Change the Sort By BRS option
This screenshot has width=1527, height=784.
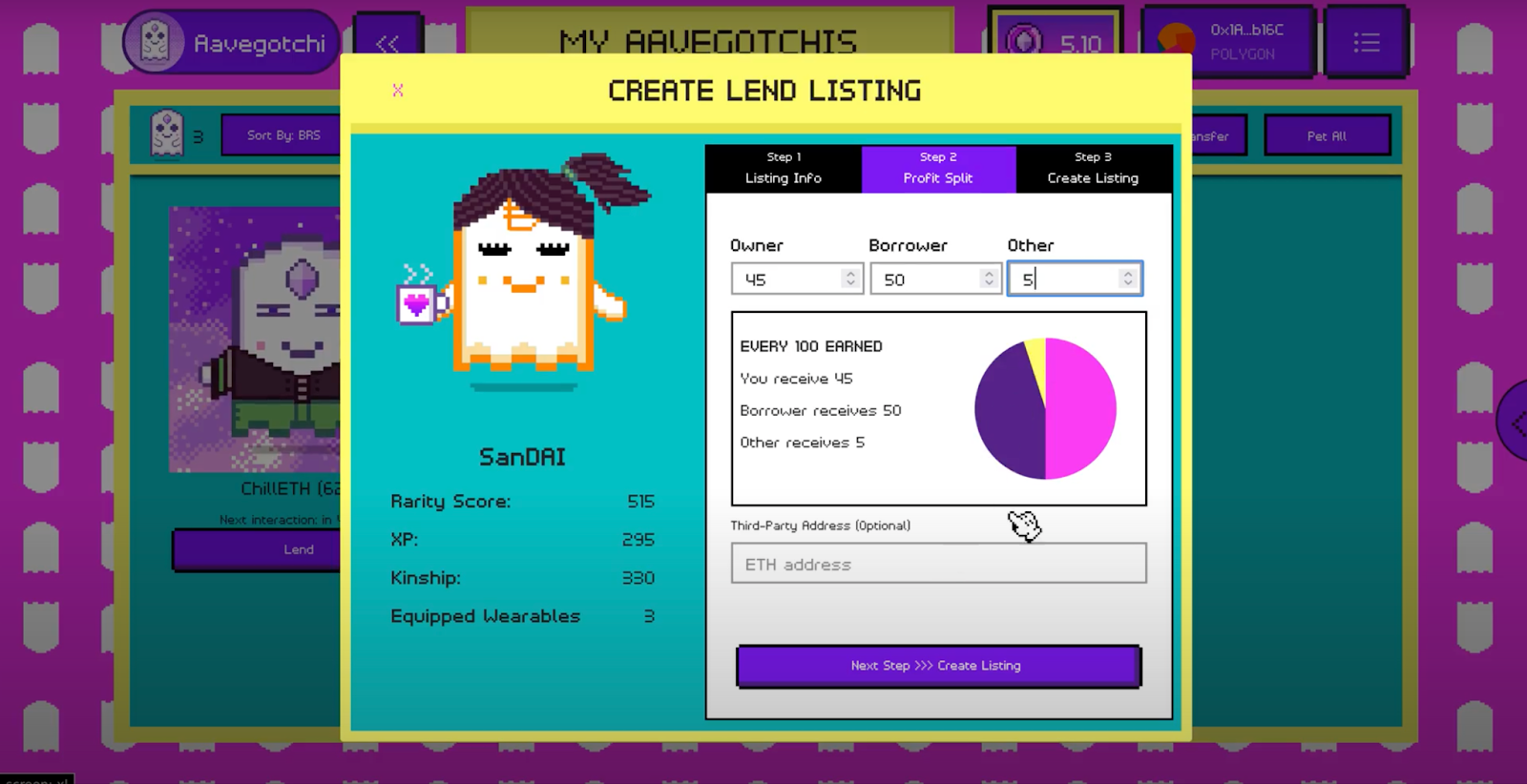point(282,135)
